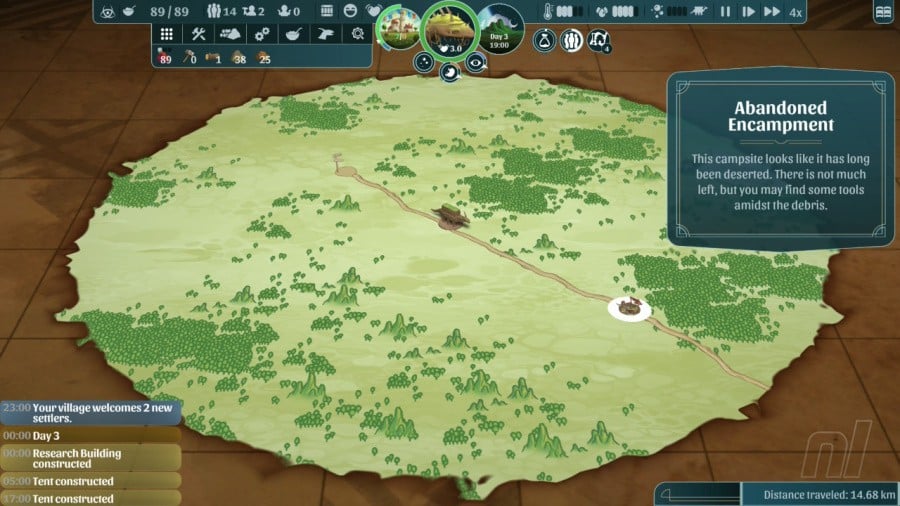The image size is (900, 506).
Task: Choose the resource pile build category
Action: pos(230,33)
